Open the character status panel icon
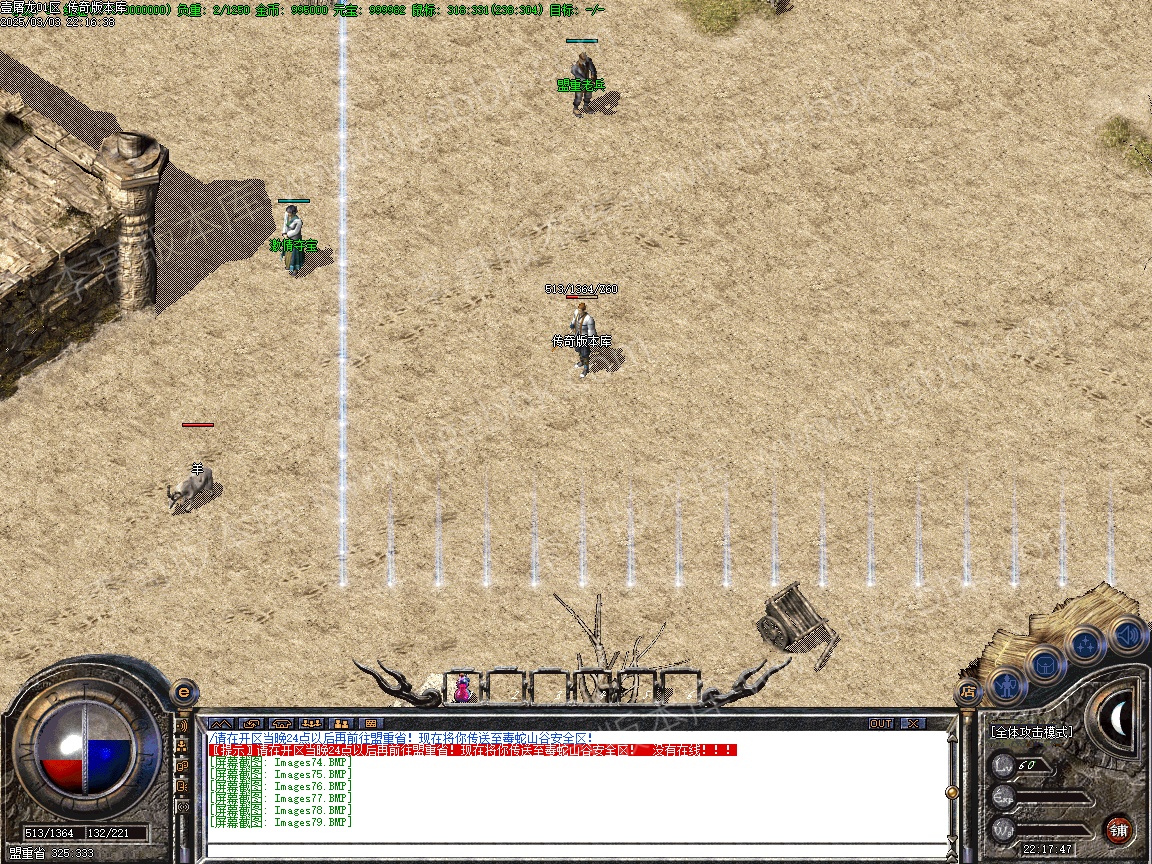Screen dimensions: 1152x864 point(1008,686)
